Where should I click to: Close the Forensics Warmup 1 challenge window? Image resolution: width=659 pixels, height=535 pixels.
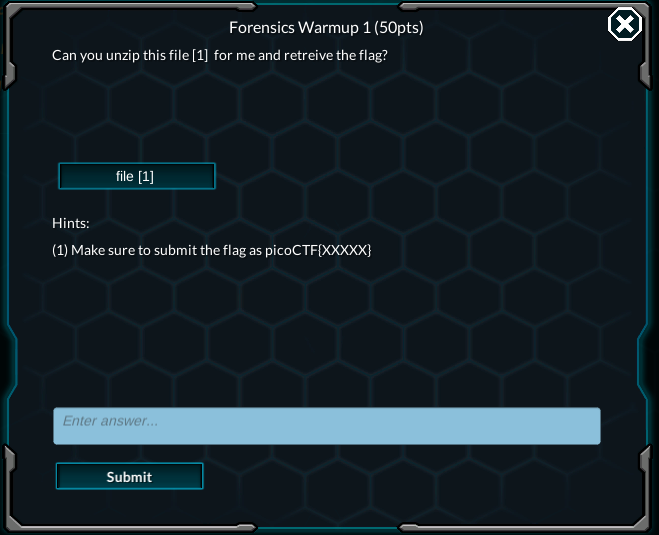pos(624,25)
